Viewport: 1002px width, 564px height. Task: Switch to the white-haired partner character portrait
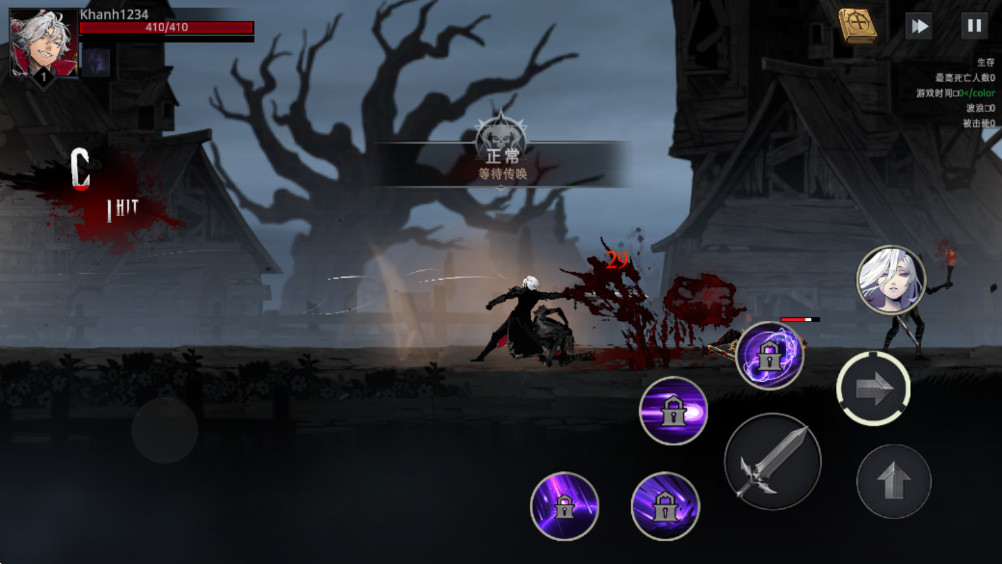click(890, 280)
